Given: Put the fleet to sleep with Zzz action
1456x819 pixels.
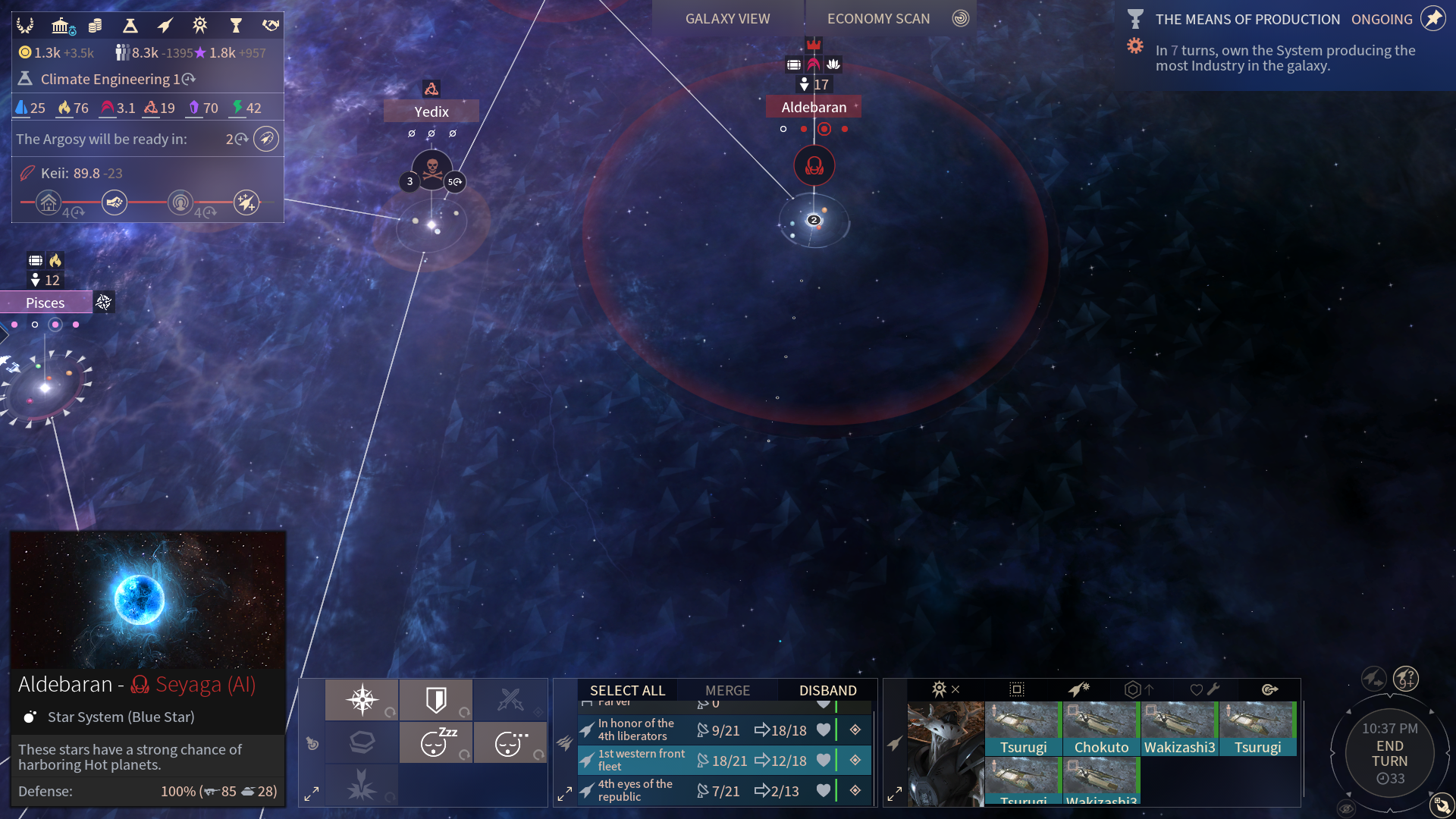Looking at the screenshot, I should click(436, 742).
